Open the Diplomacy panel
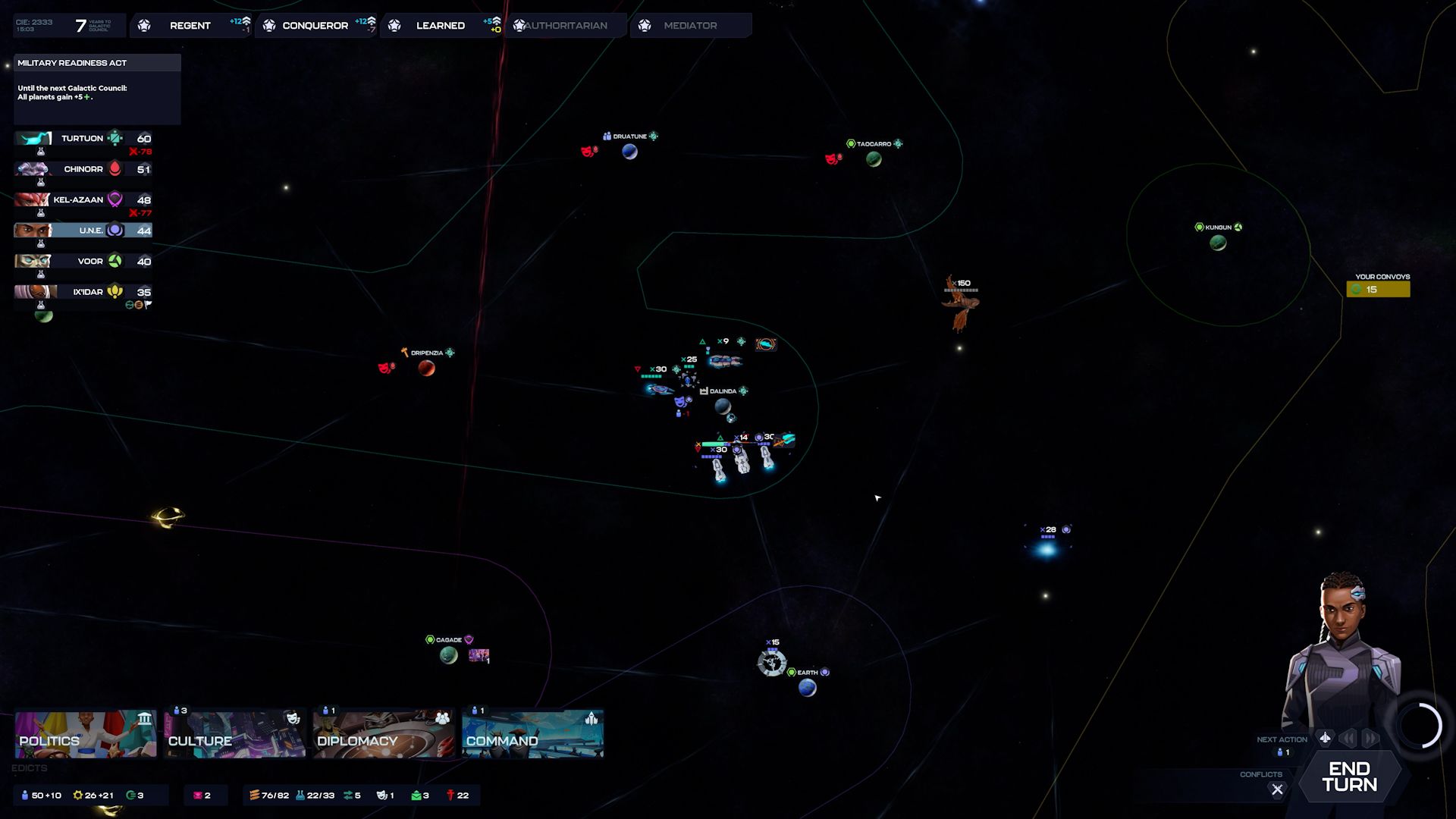1456x819 pixels. (x=383, y=734)
